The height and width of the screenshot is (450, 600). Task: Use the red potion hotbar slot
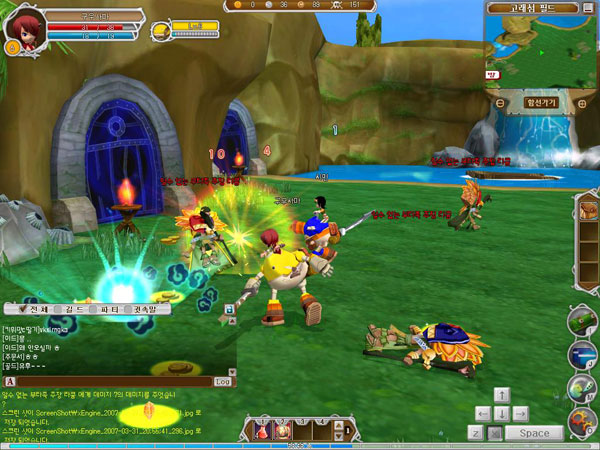point(263,430)
